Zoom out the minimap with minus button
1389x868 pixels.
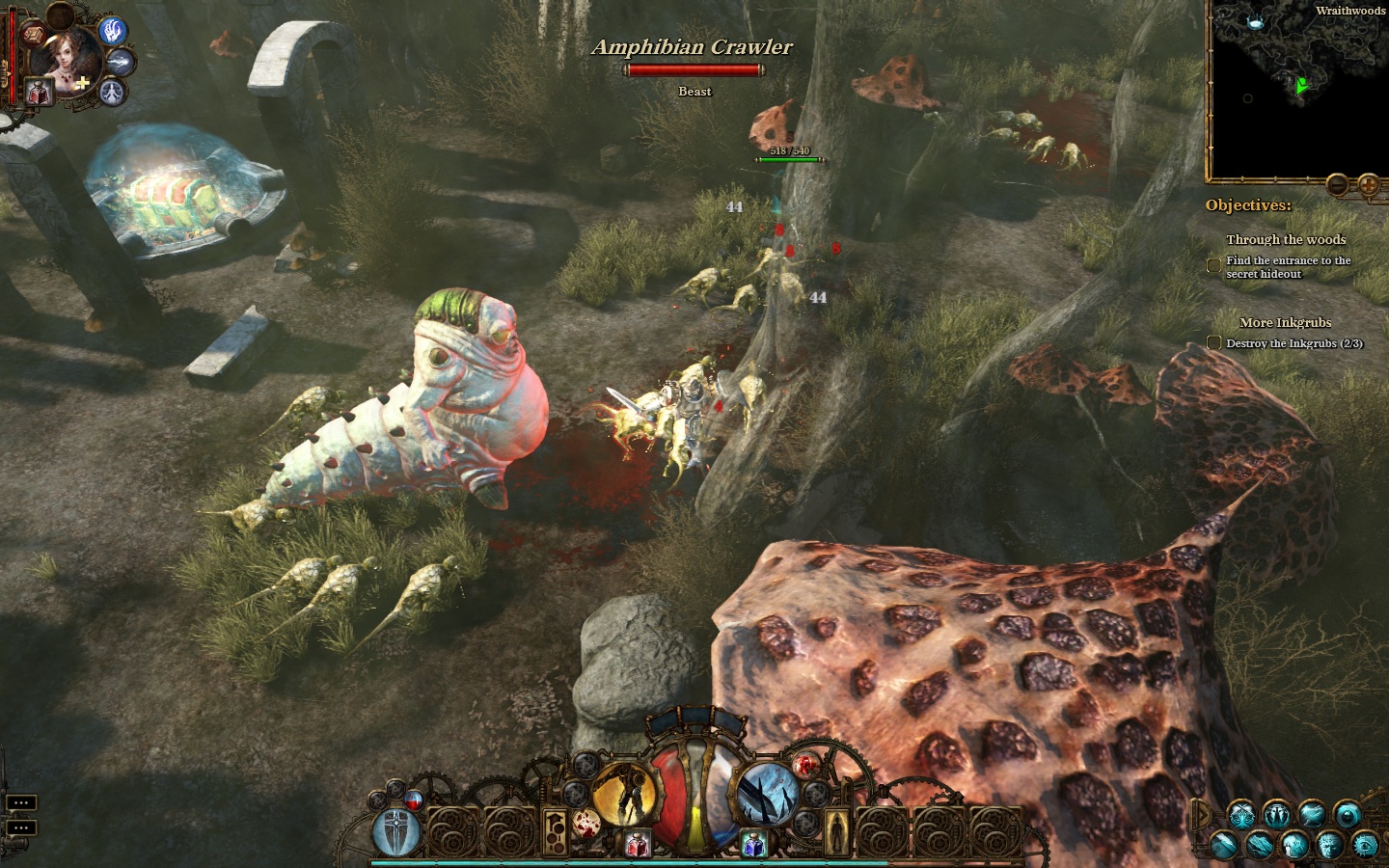coord(1337,184)
